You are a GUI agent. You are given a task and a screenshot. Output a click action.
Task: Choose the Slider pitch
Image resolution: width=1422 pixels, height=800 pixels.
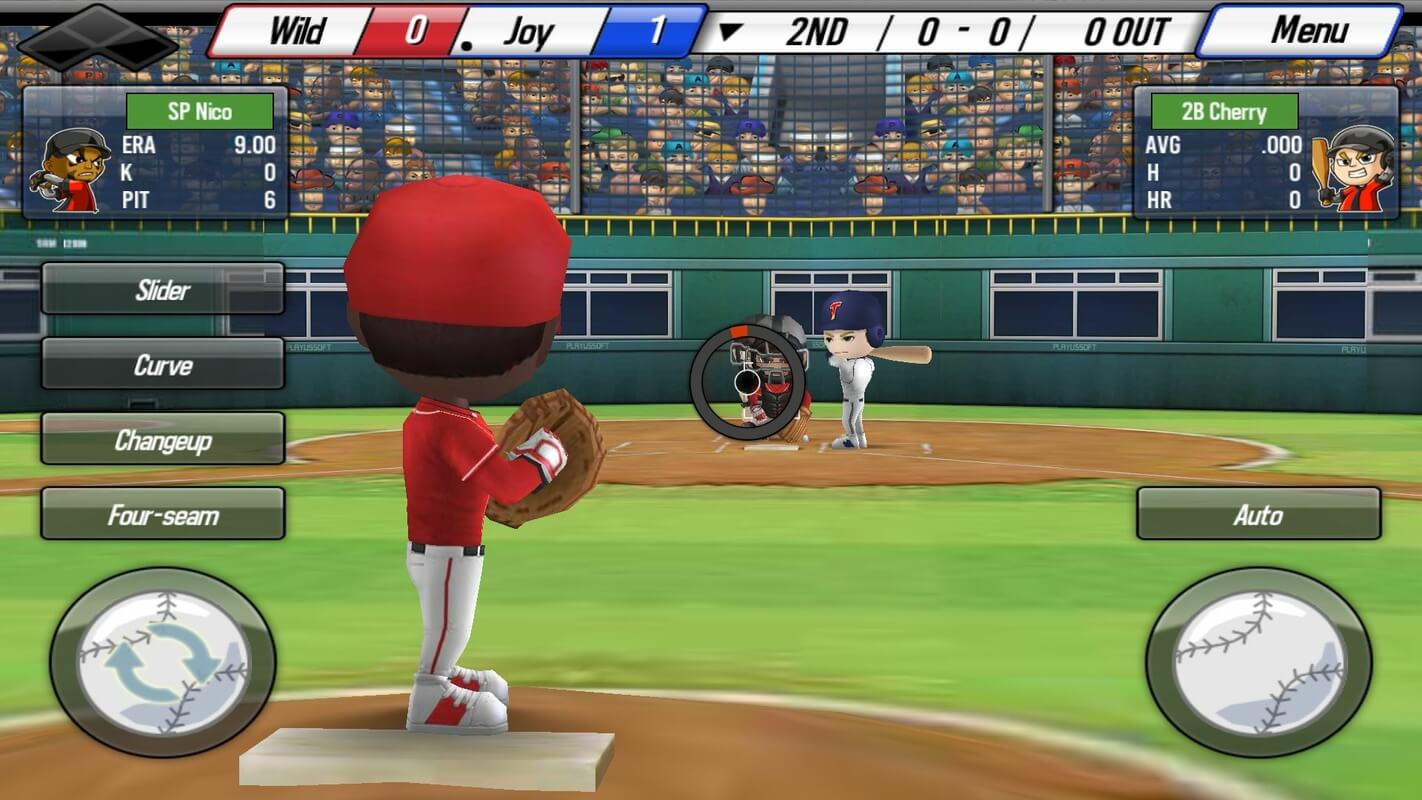click(162, 291)
